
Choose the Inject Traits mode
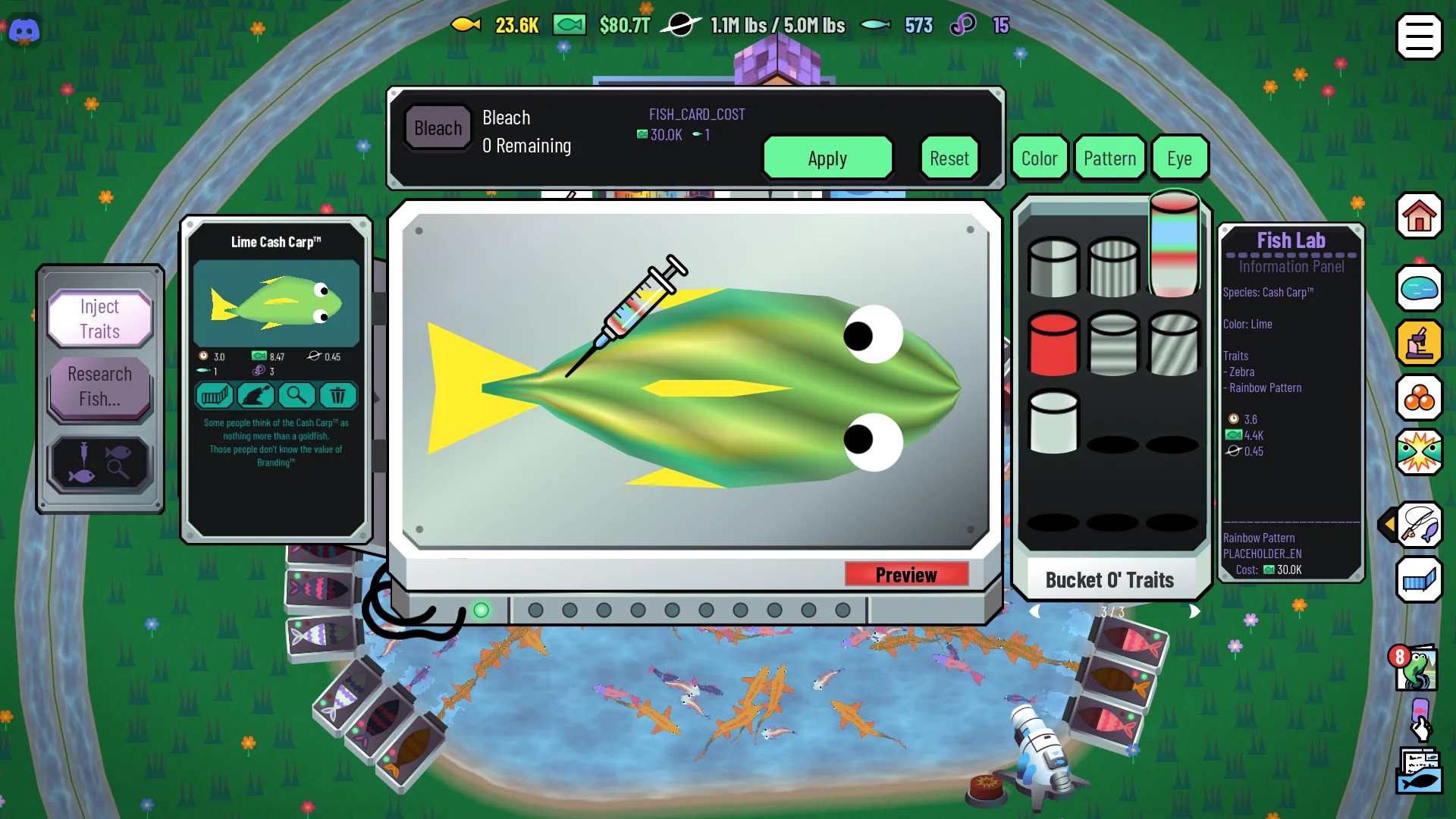coord(100,318)
